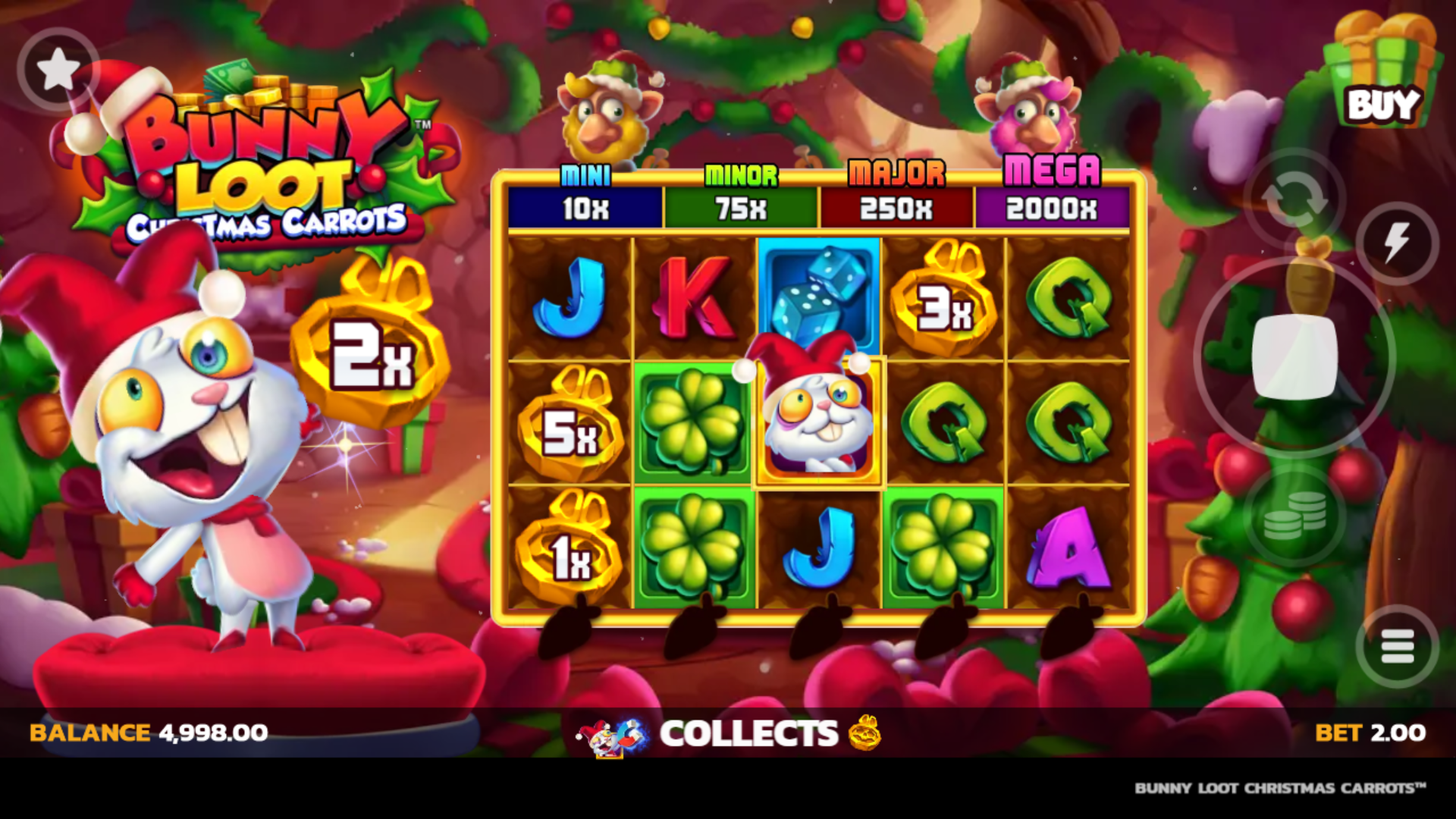Toggle the autoplay circular arrows button
The height and width of the screenshot is (819, 1456).
click(x=1294, y=198)
